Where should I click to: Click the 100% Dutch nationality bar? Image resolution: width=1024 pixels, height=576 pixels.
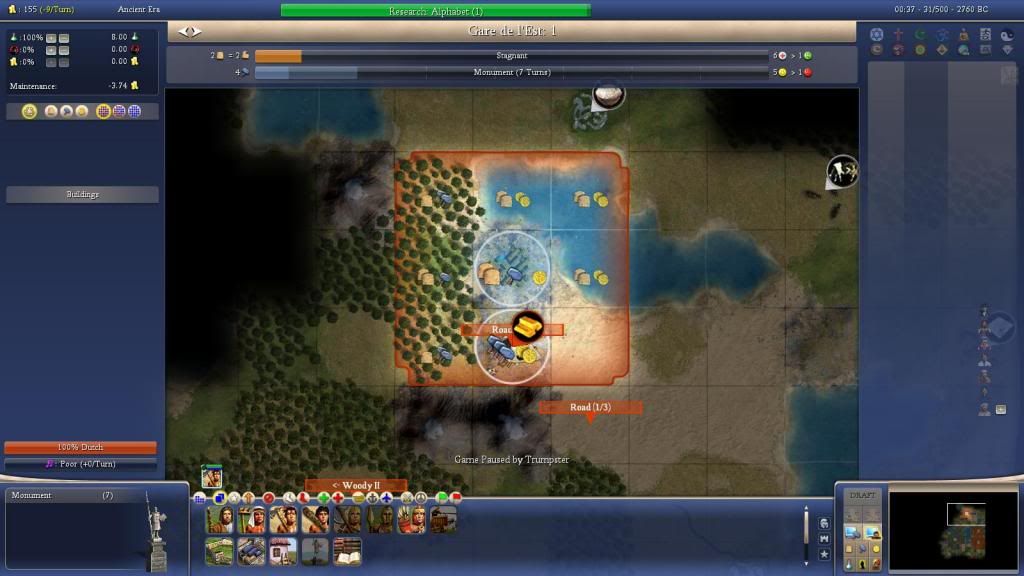click(80, 447)
